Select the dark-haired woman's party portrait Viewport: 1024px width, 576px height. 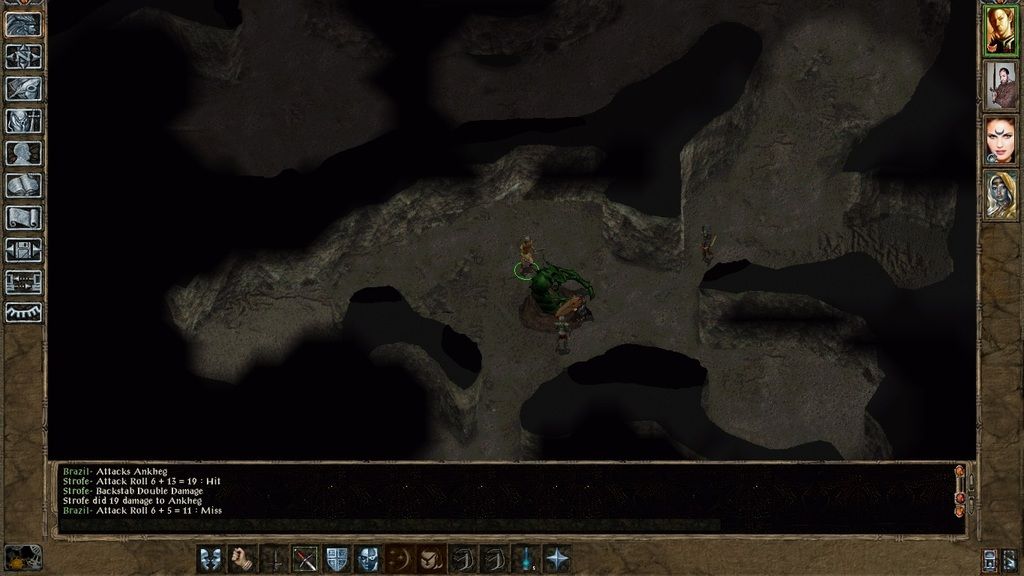tap(1000, 140)
